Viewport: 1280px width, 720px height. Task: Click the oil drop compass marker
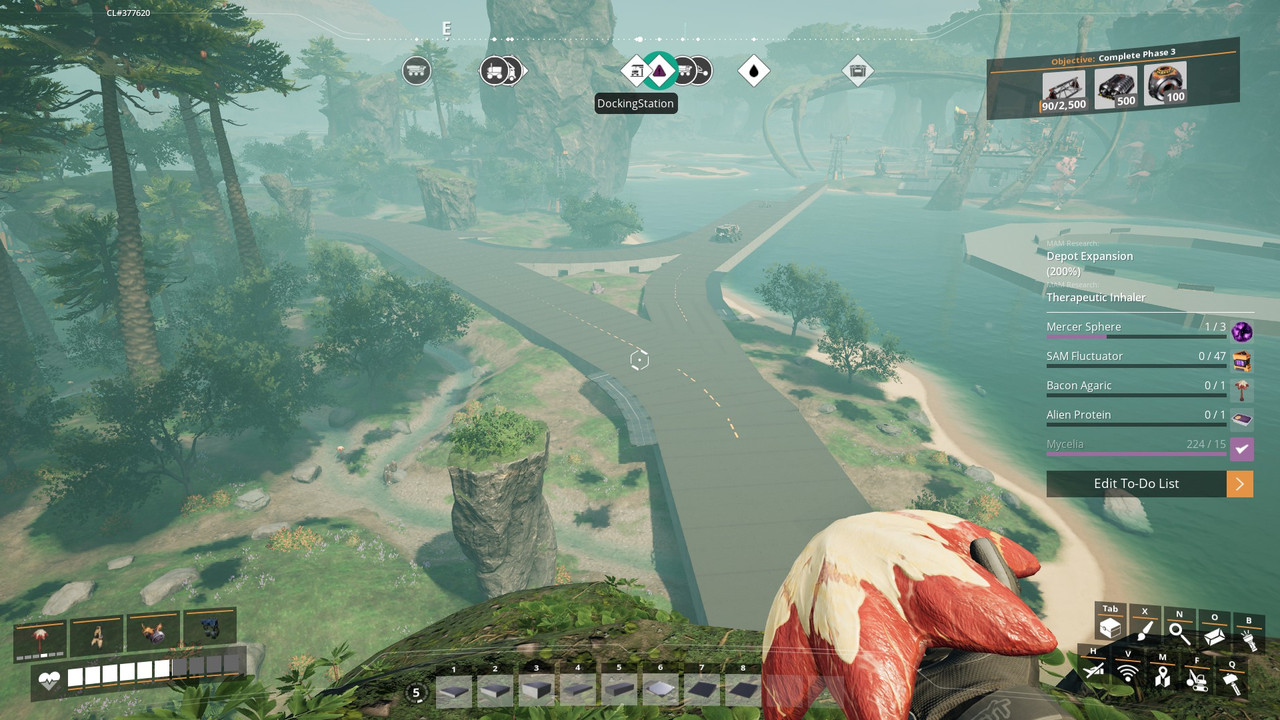point(754,71)
